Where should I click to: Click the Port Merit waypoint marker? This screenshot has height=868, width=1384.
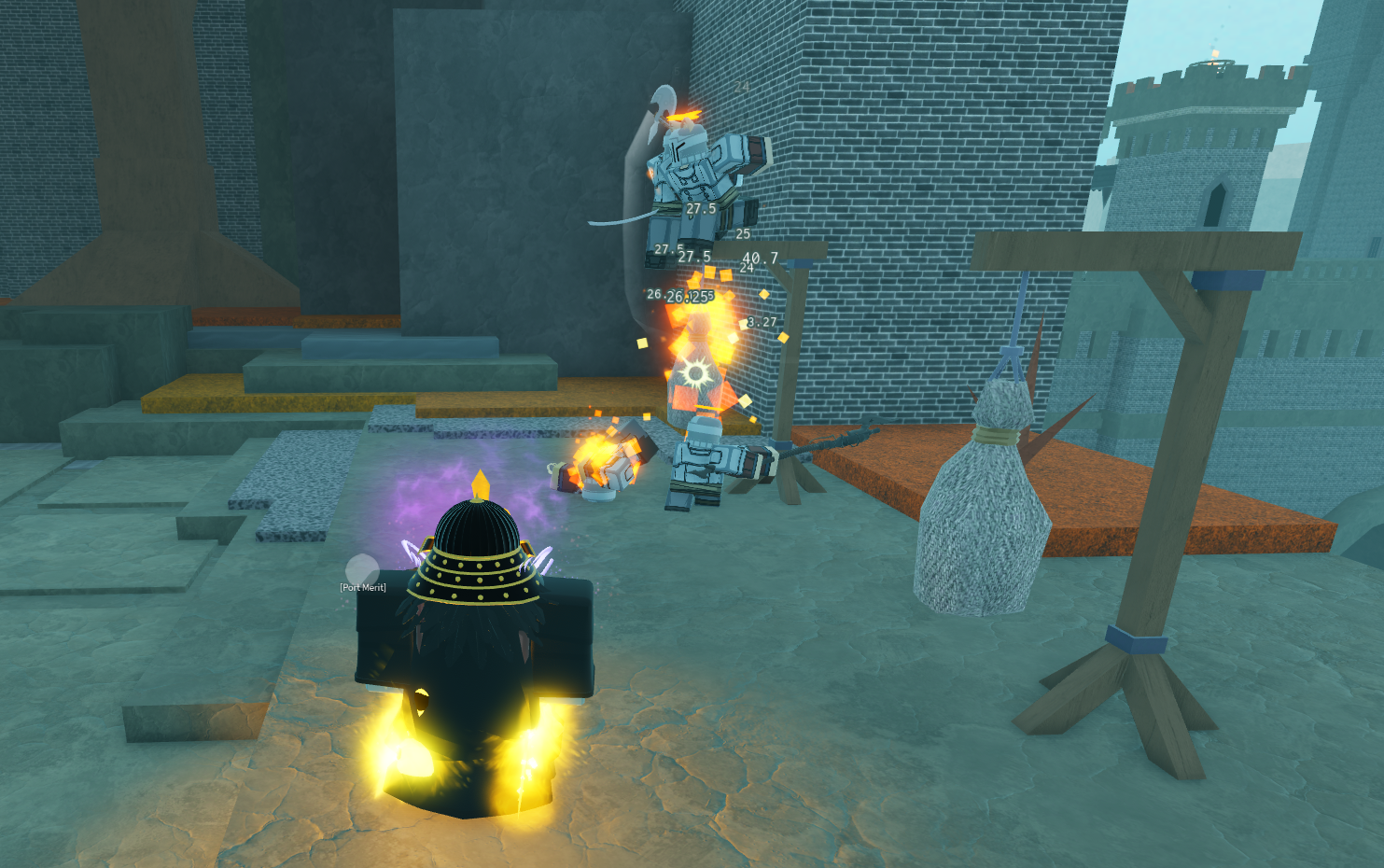coord(361,569)
